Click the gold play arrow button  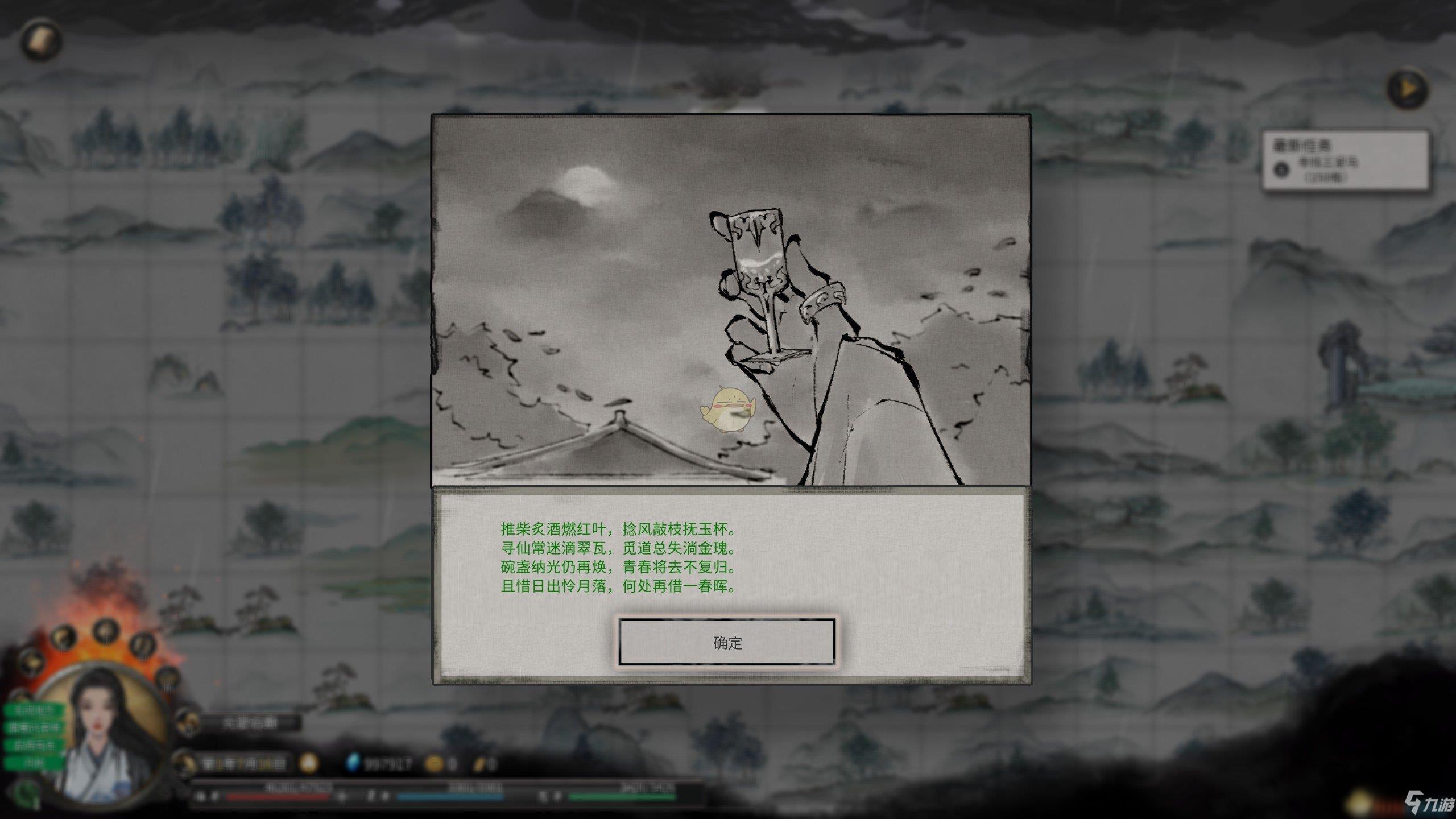[1407, 89]
